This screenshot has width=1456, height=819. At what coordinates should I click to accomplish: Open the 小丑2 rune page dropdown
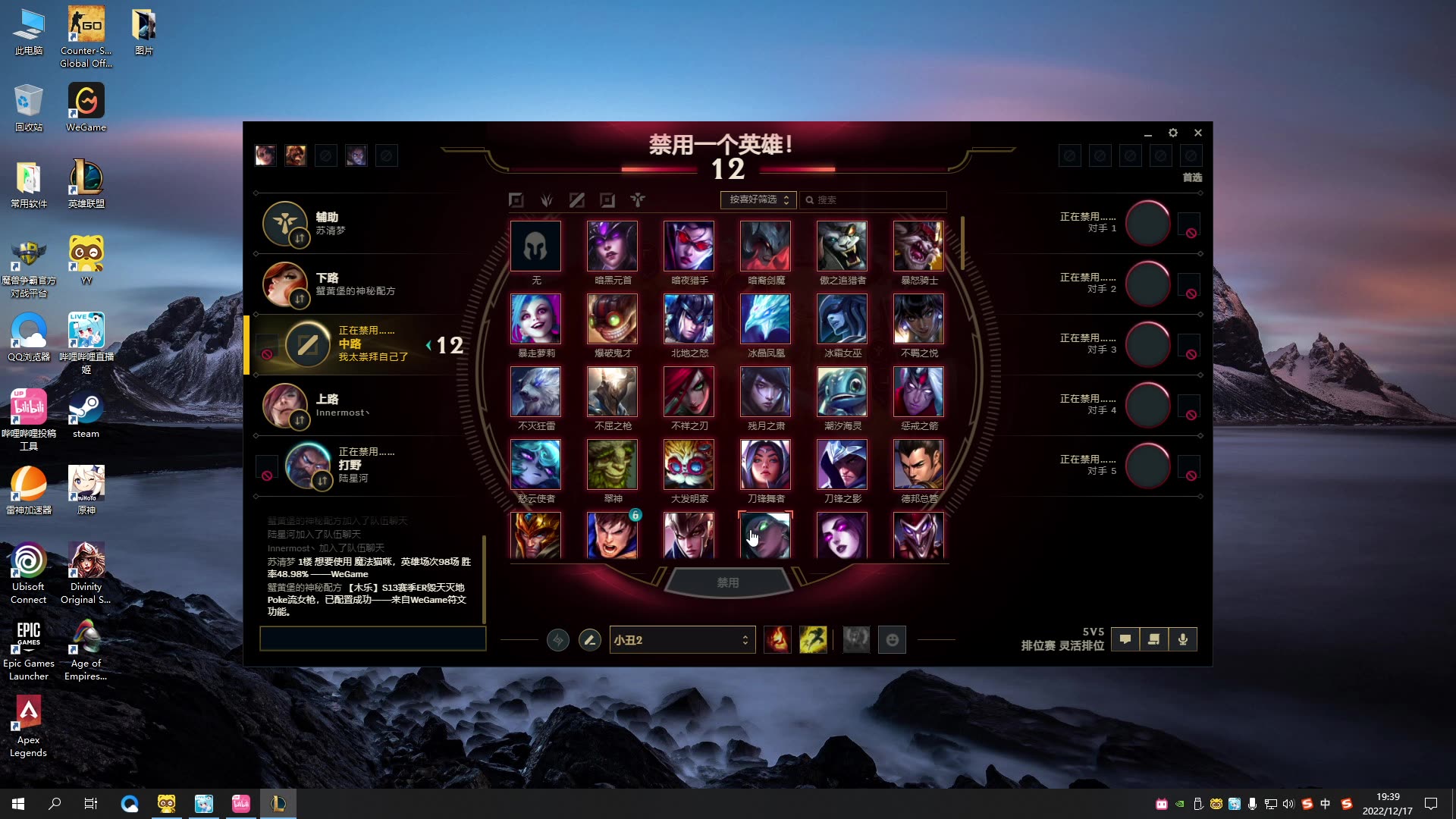(682, 640)
